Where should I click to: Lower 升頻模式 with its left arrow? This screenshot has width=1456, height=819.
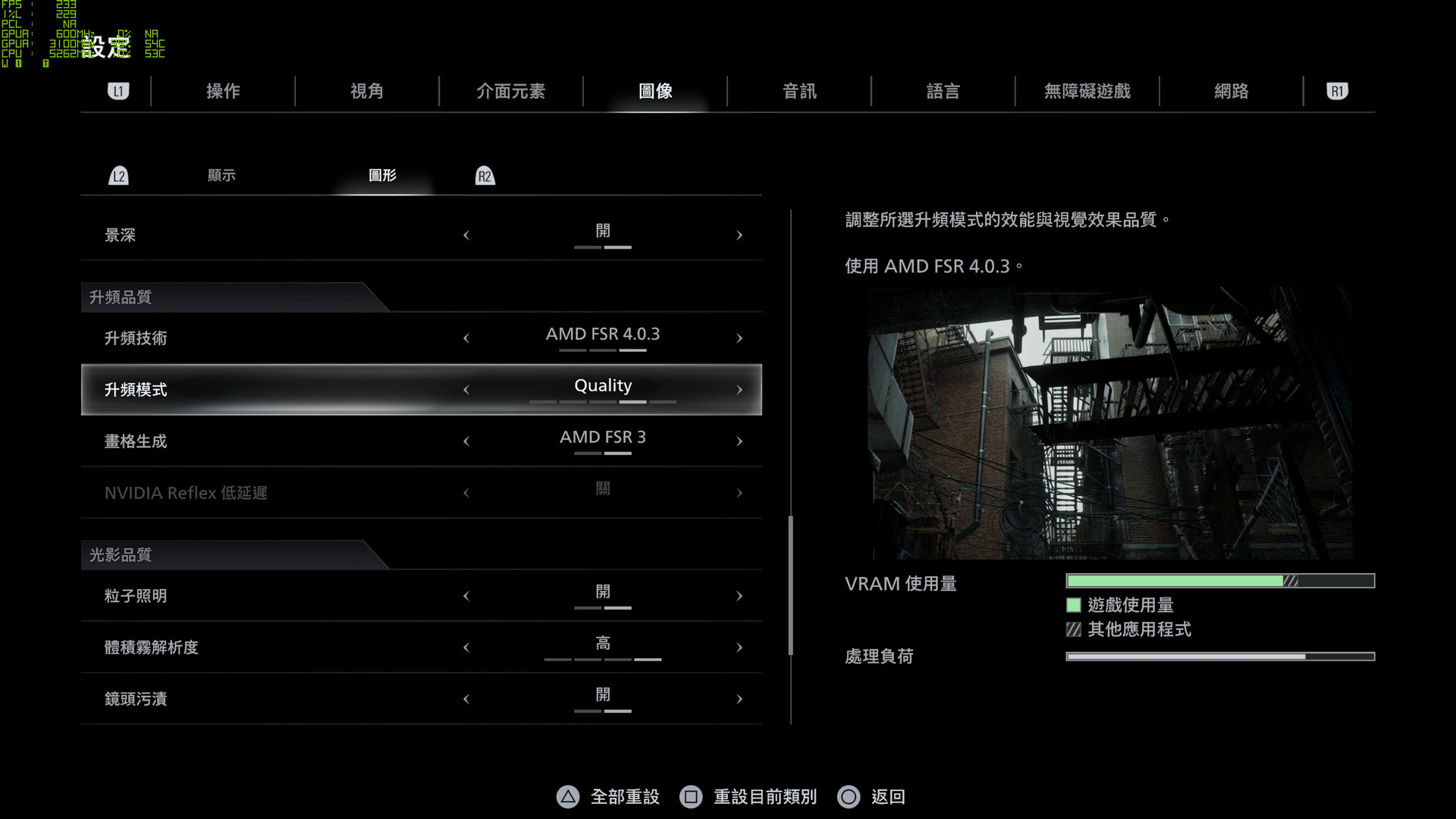[x=466, y=390]
